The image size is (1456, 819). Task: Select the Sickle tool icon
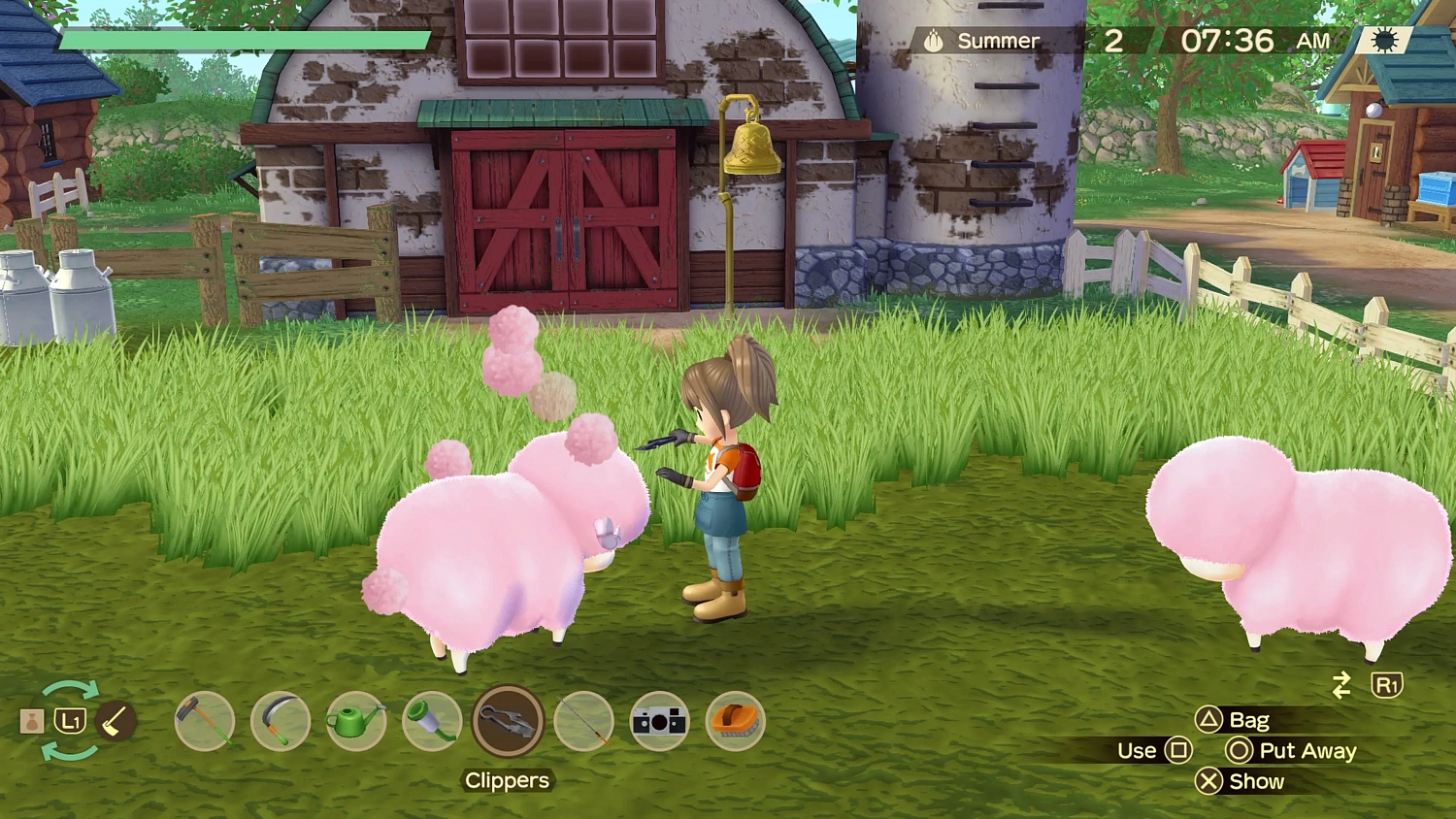pyautogui.click(x=281, y=720)
